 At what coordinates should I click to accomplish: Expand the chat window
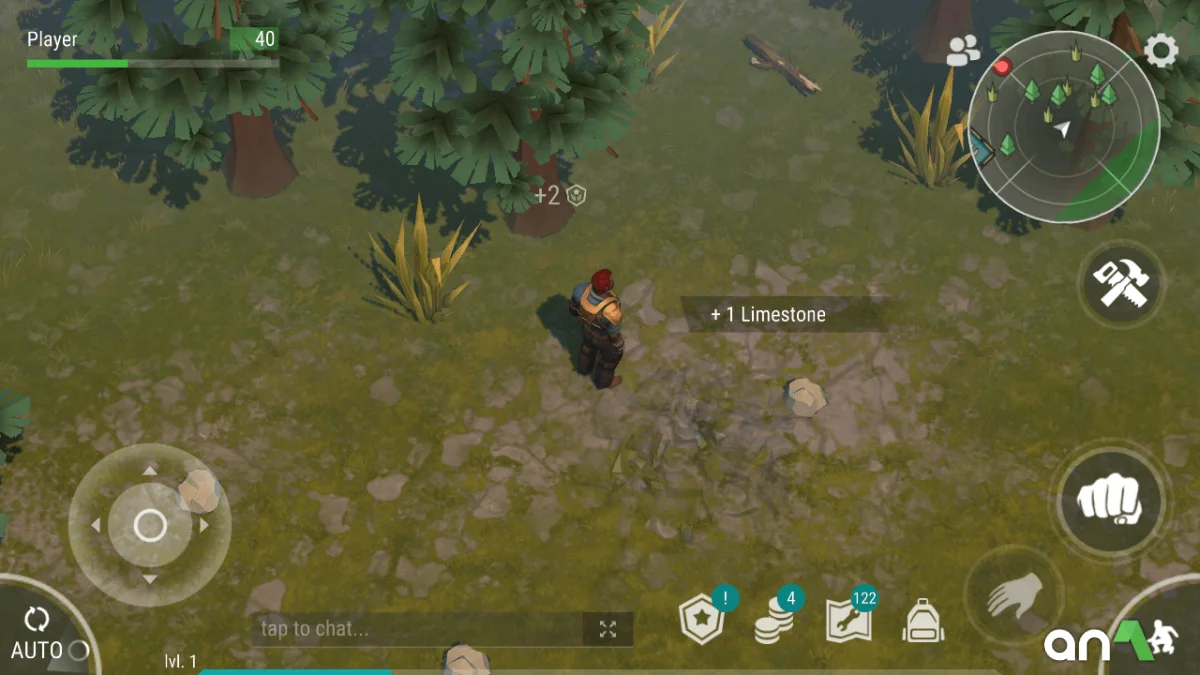(x=608, y=629)
